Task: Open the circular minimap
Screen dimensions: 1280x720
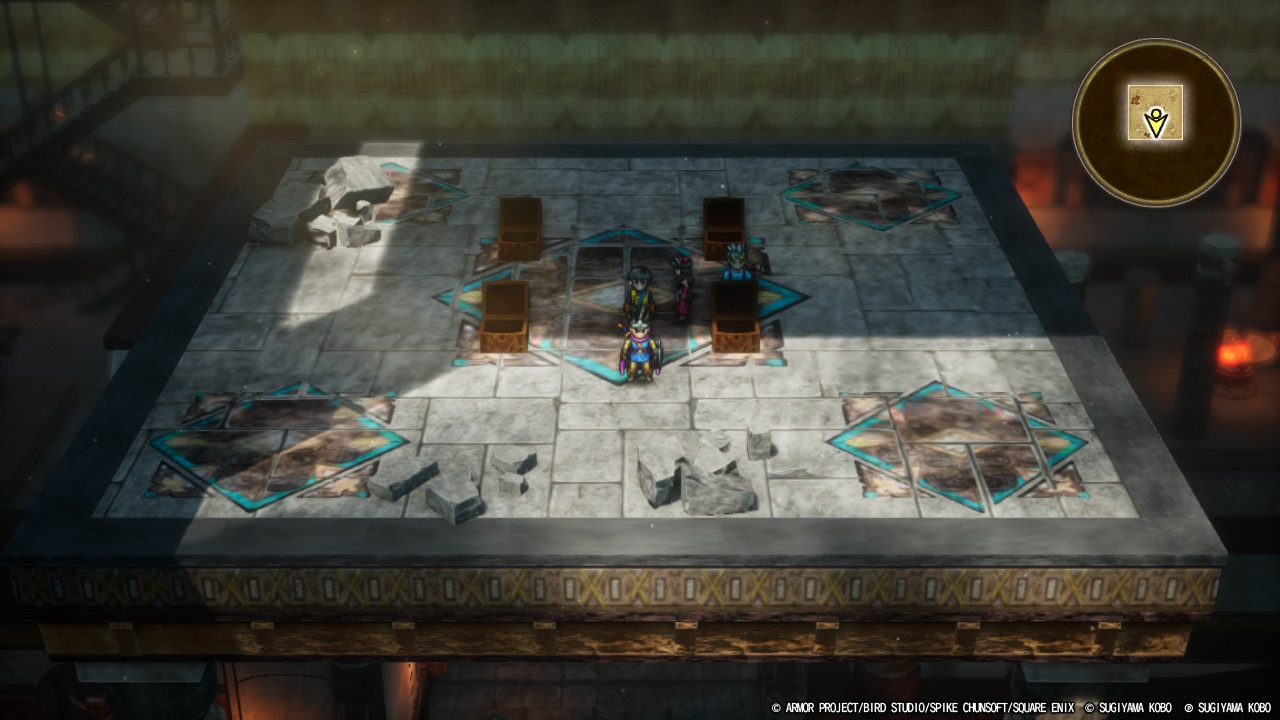Action: pyautogui.click(x=1156, y=122)
